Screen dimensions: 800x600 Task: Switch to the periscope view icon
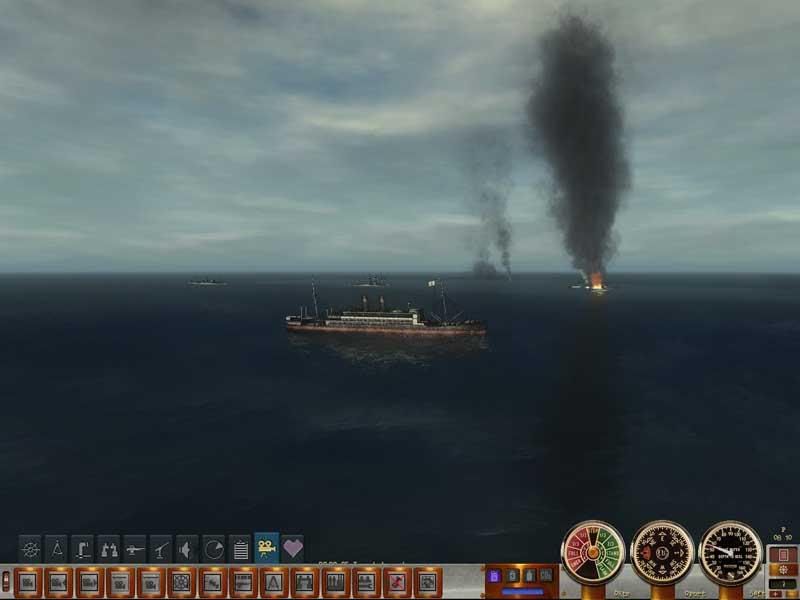[82, 548]
